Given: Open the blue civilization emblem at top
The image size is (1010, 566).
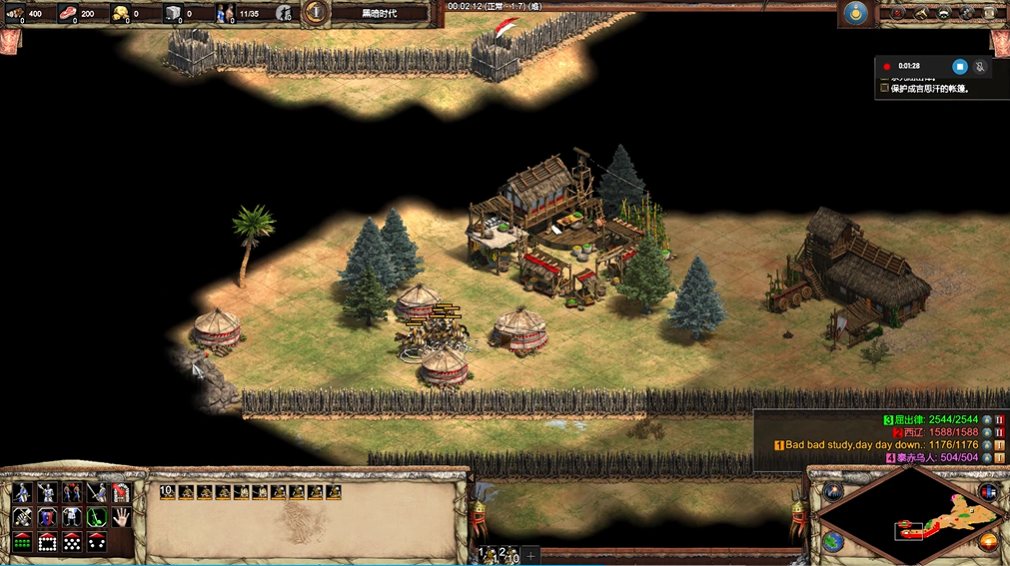Looking at the screenshot, I should 855,13.
